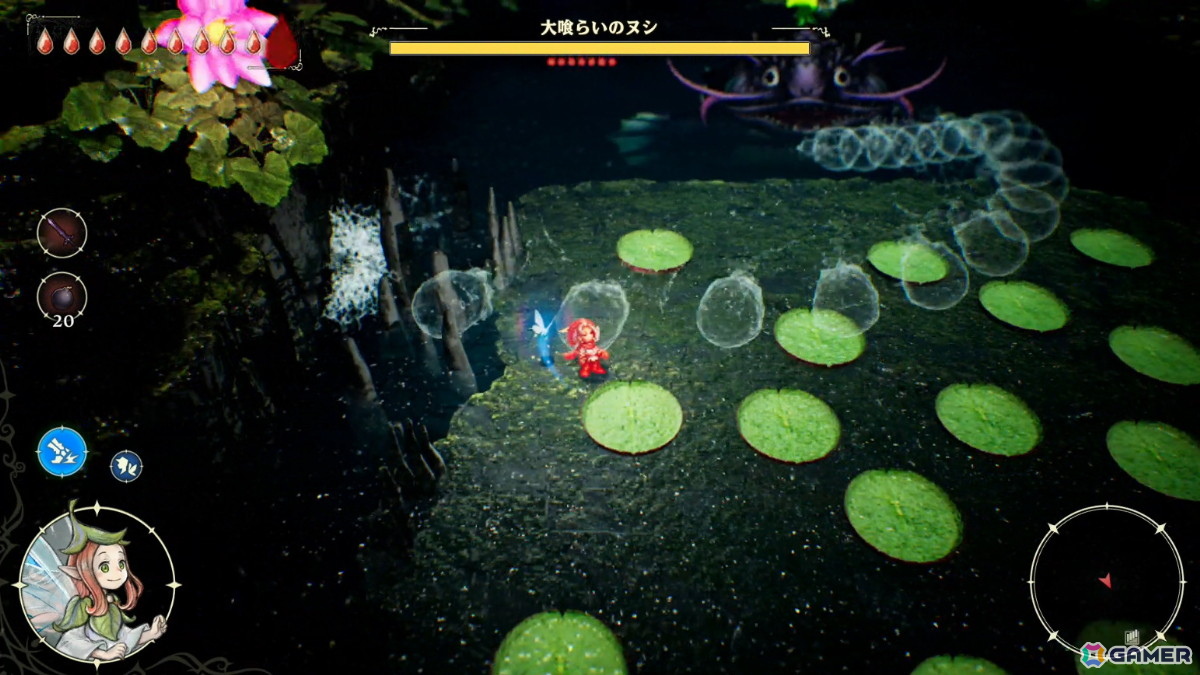Activate the winged boot dash ability
The height and width of the screenshot is (675, 1200).
(62, 451)
